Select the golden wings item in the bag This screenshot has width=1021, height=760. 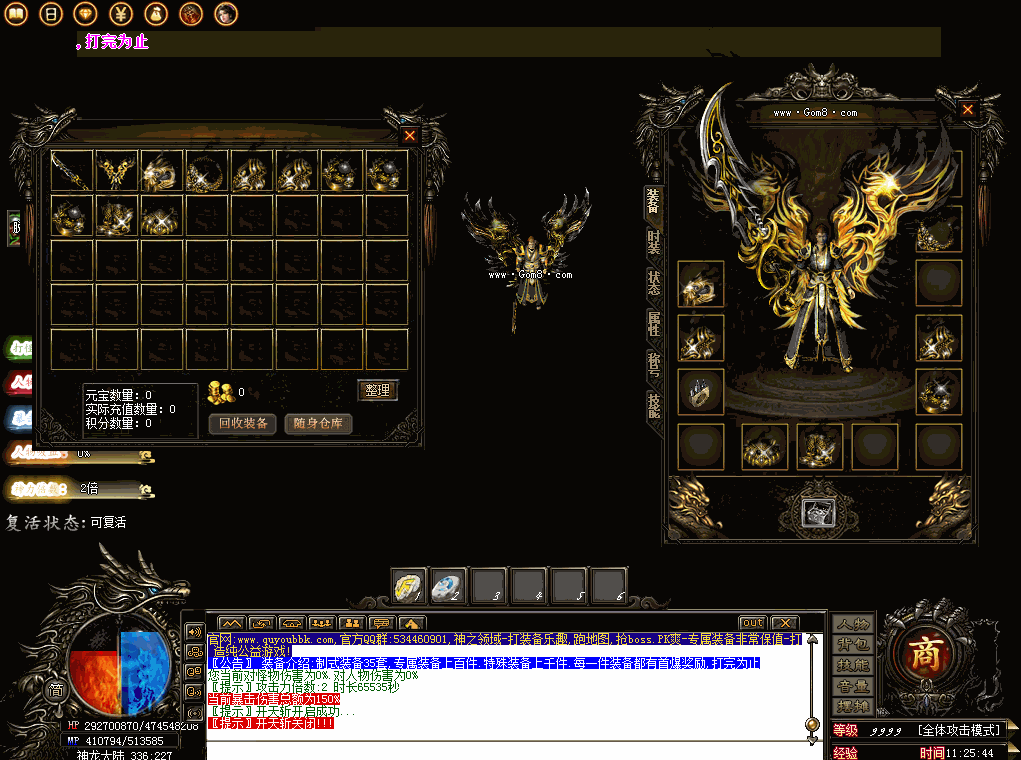(x=116, y=171)
